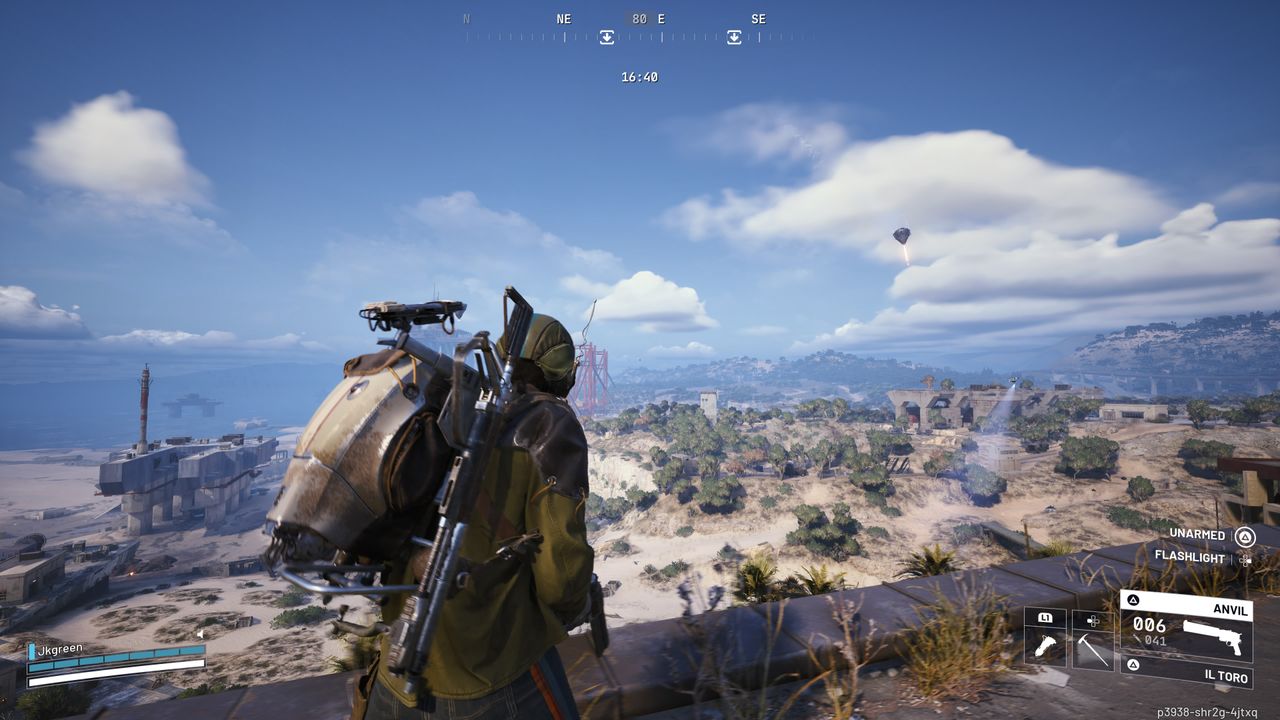Click the right supply drop marker on the compass

point(736,36)
